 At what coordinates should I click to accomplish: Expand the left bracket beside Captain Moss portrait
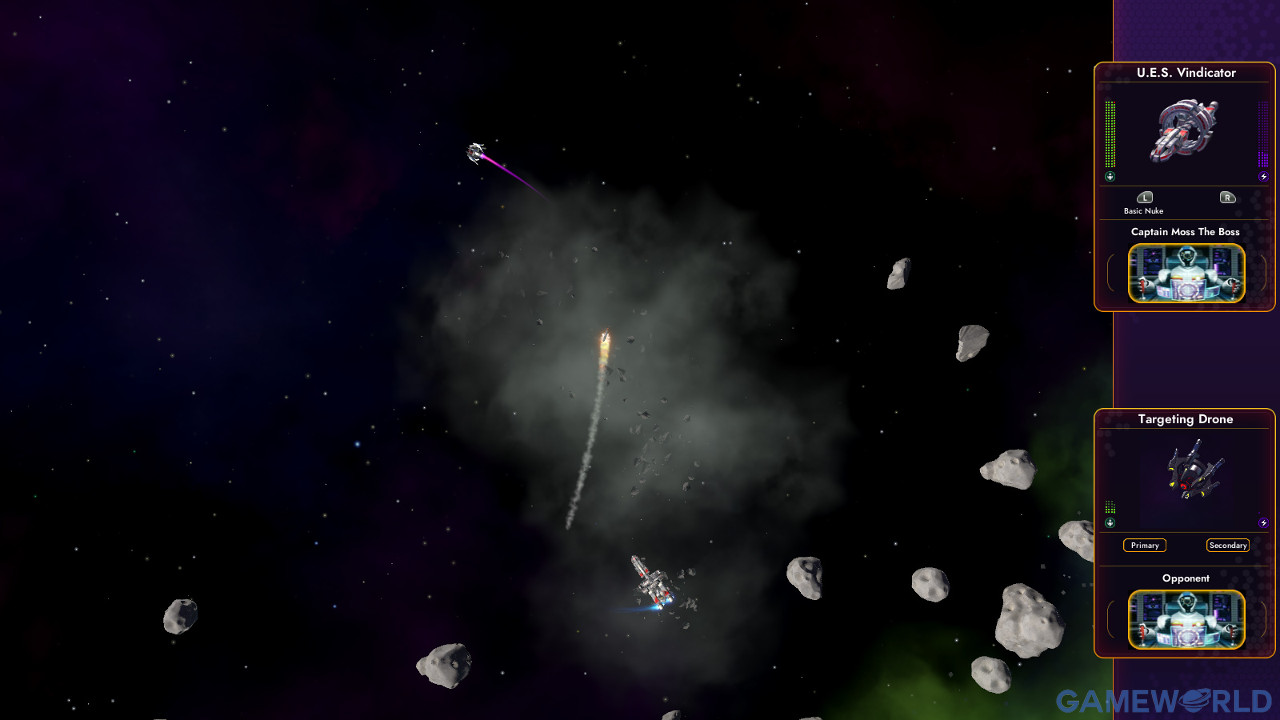pyautogui.click(x=1110, y=273)
